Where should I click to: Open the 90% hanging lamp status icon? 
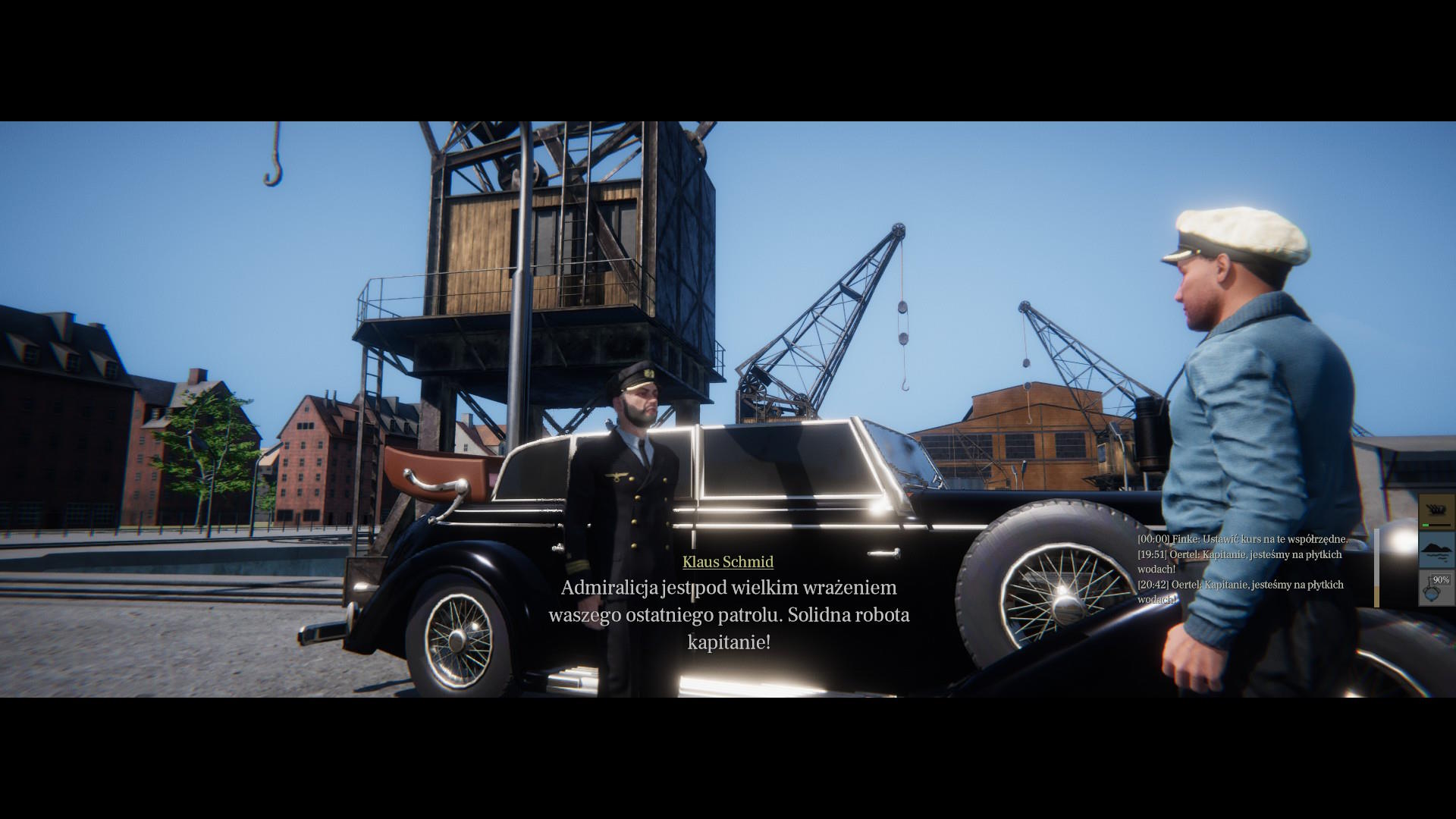(1436, 588)
